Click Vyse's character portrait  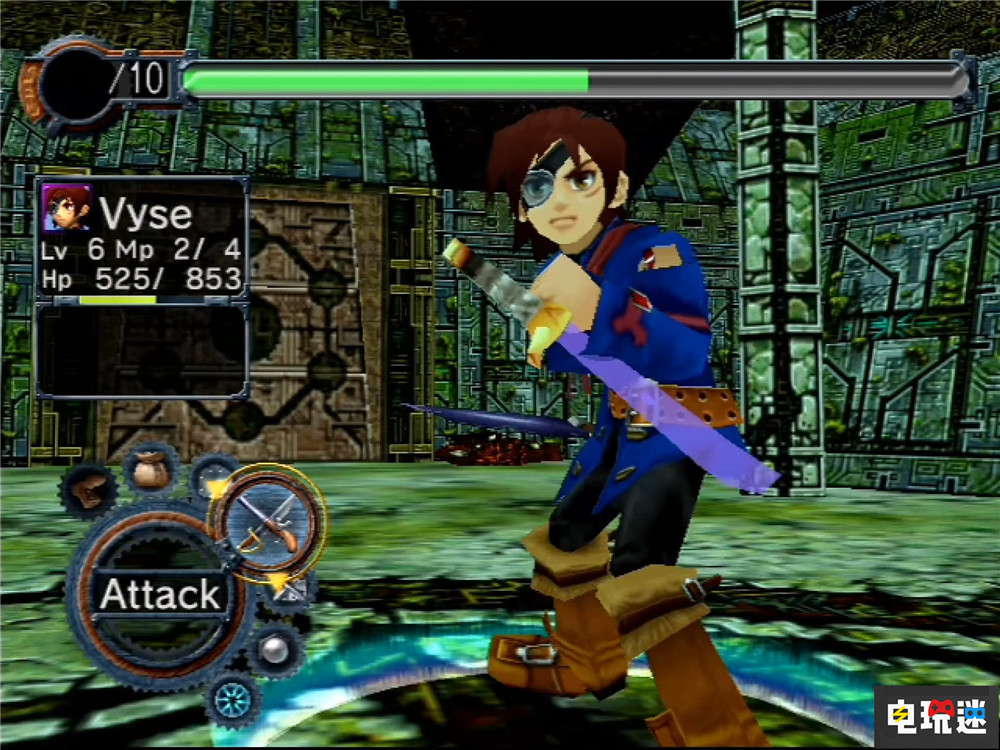(66, 209)
